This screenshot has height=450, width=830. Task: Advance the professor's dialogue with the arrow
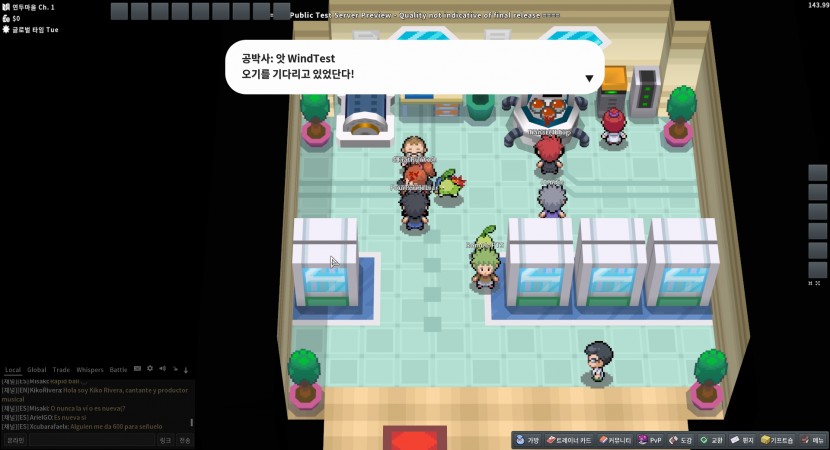589,78
